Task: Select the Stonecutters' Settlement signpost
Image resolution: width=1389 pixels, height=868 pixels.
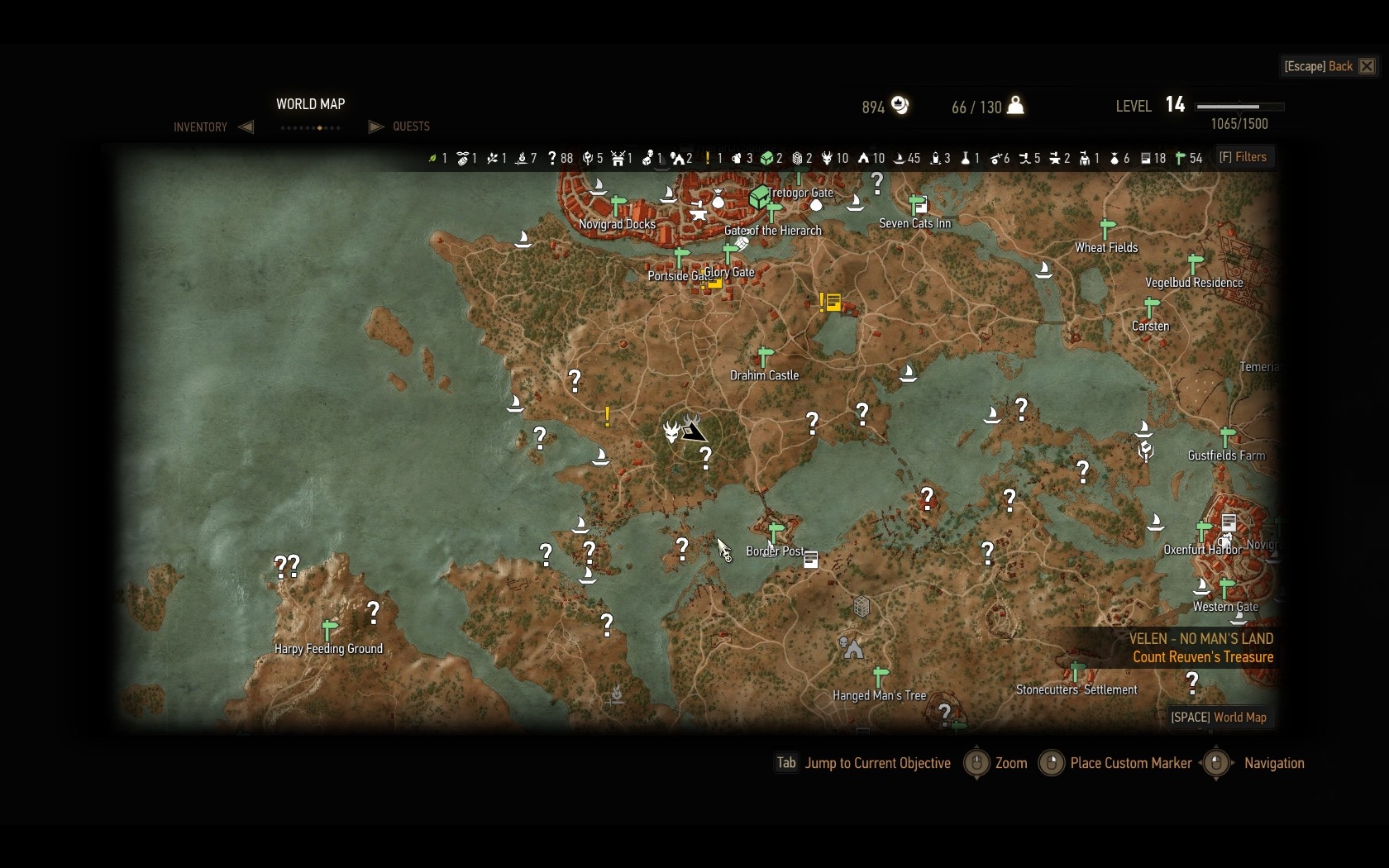Action: click(x=1076, y=670)
